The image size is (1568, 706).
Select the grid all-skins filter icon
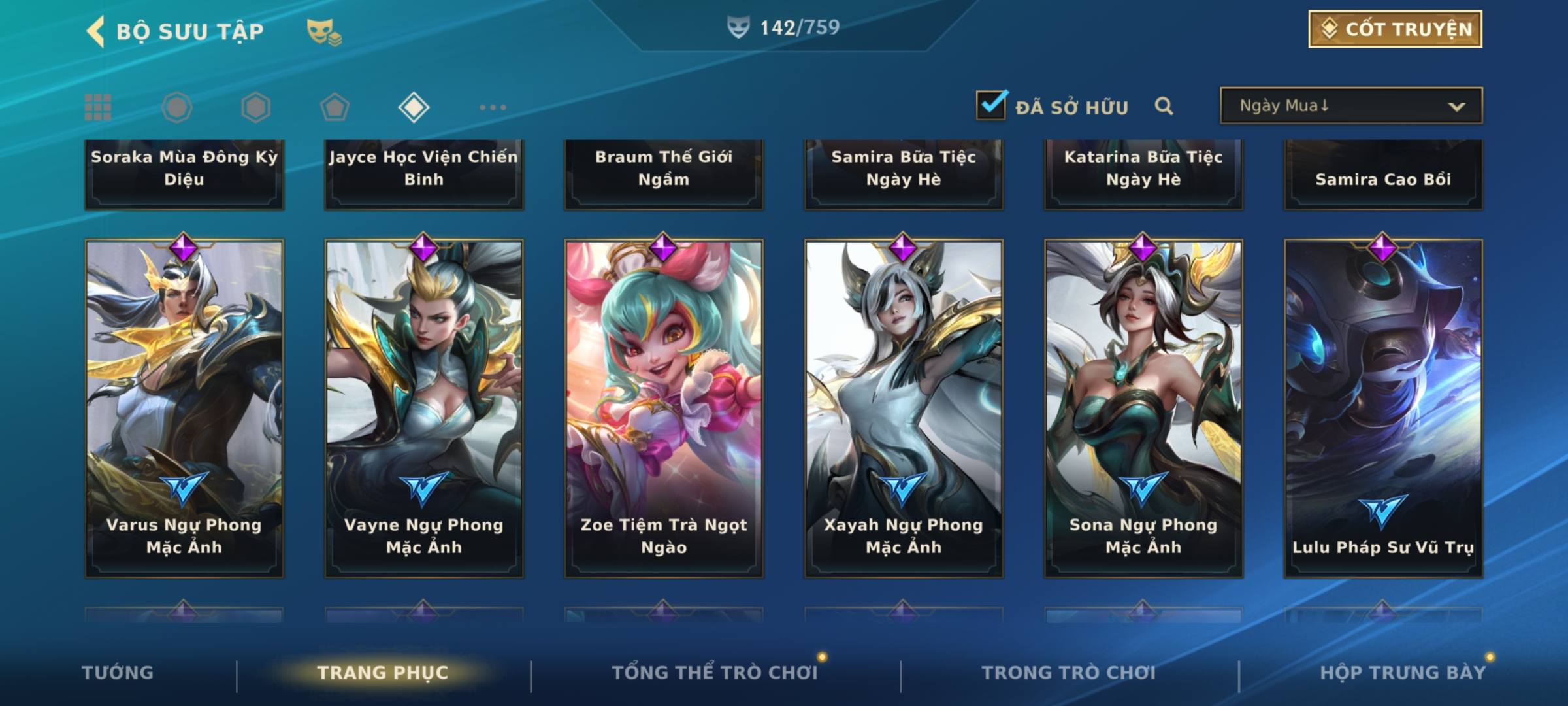point(98,107)
